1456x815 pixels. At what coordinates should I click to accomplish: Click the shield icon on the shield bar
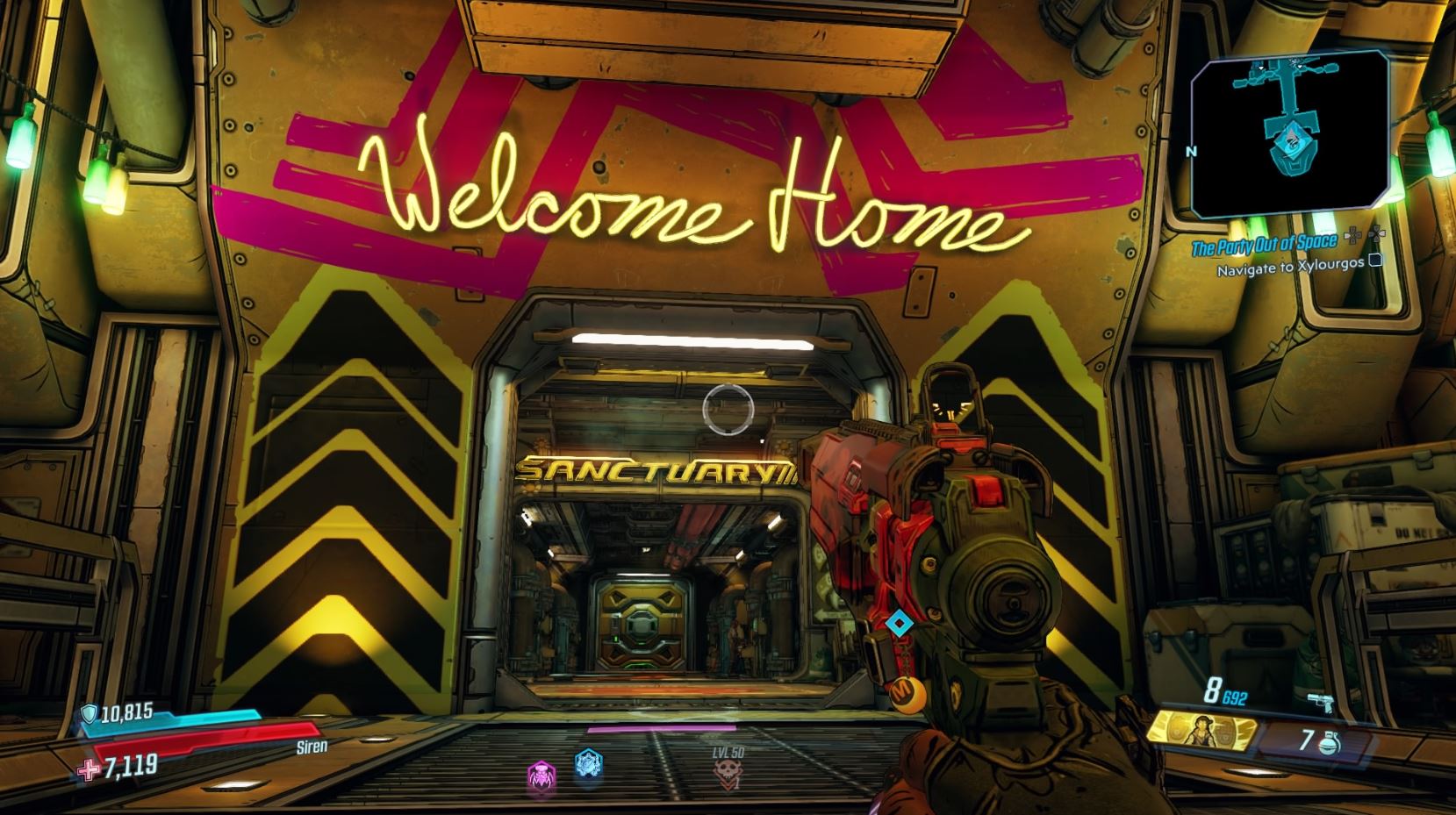(x=88, y=714)
